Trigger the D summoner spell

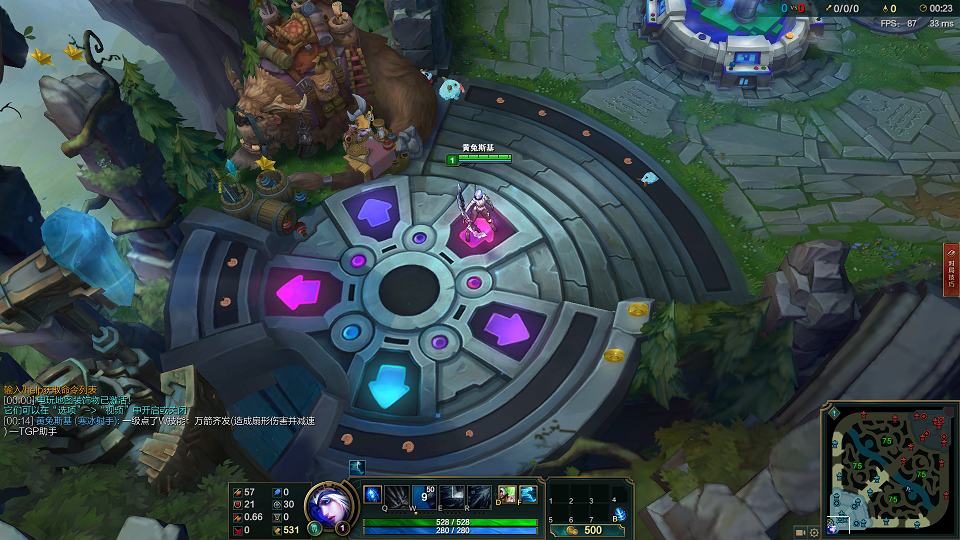[x=507, y=494]
